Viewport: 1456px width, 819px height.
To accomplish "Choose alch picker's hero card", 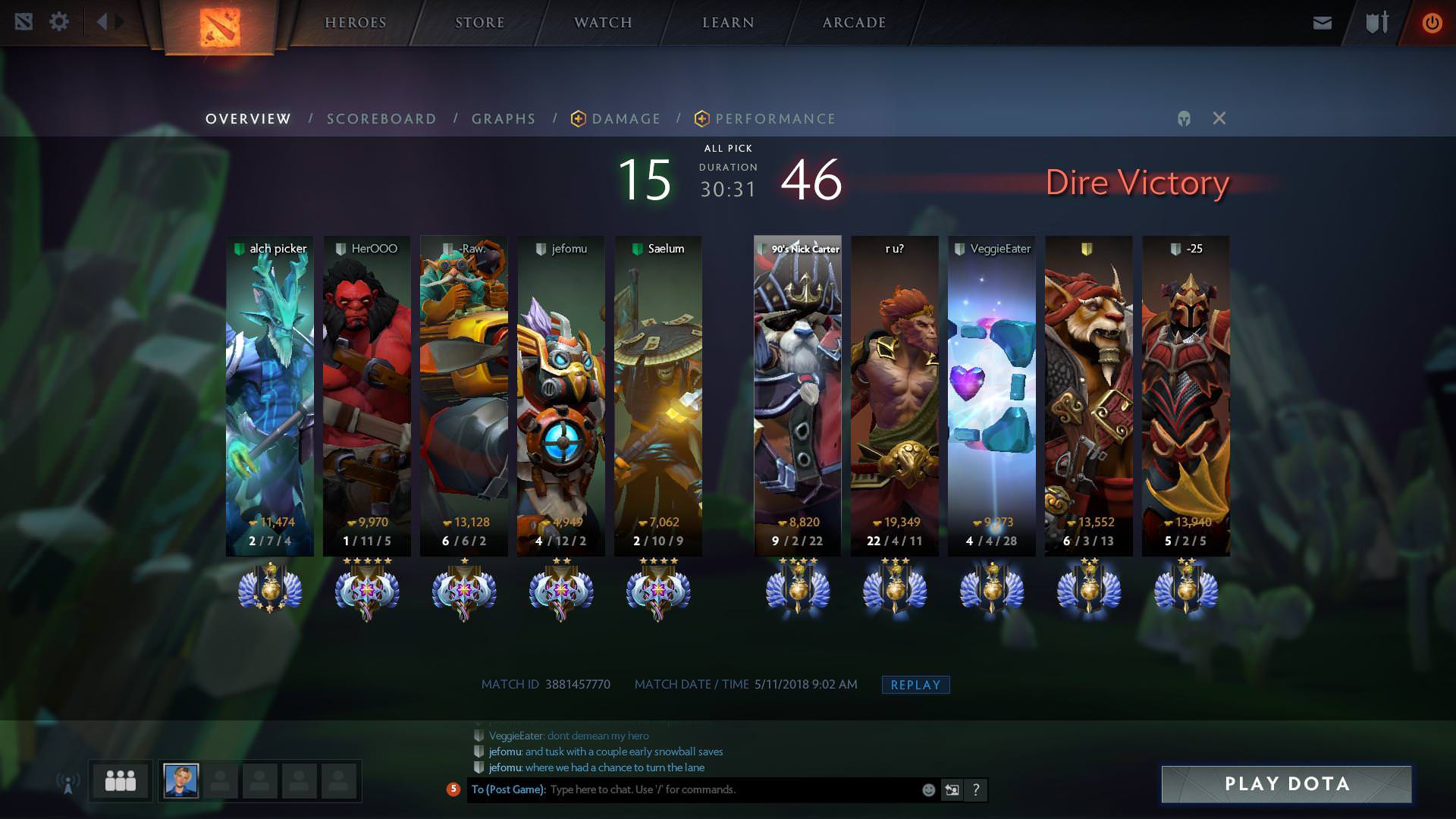I will pyautogui.click(x=270, y=394).
